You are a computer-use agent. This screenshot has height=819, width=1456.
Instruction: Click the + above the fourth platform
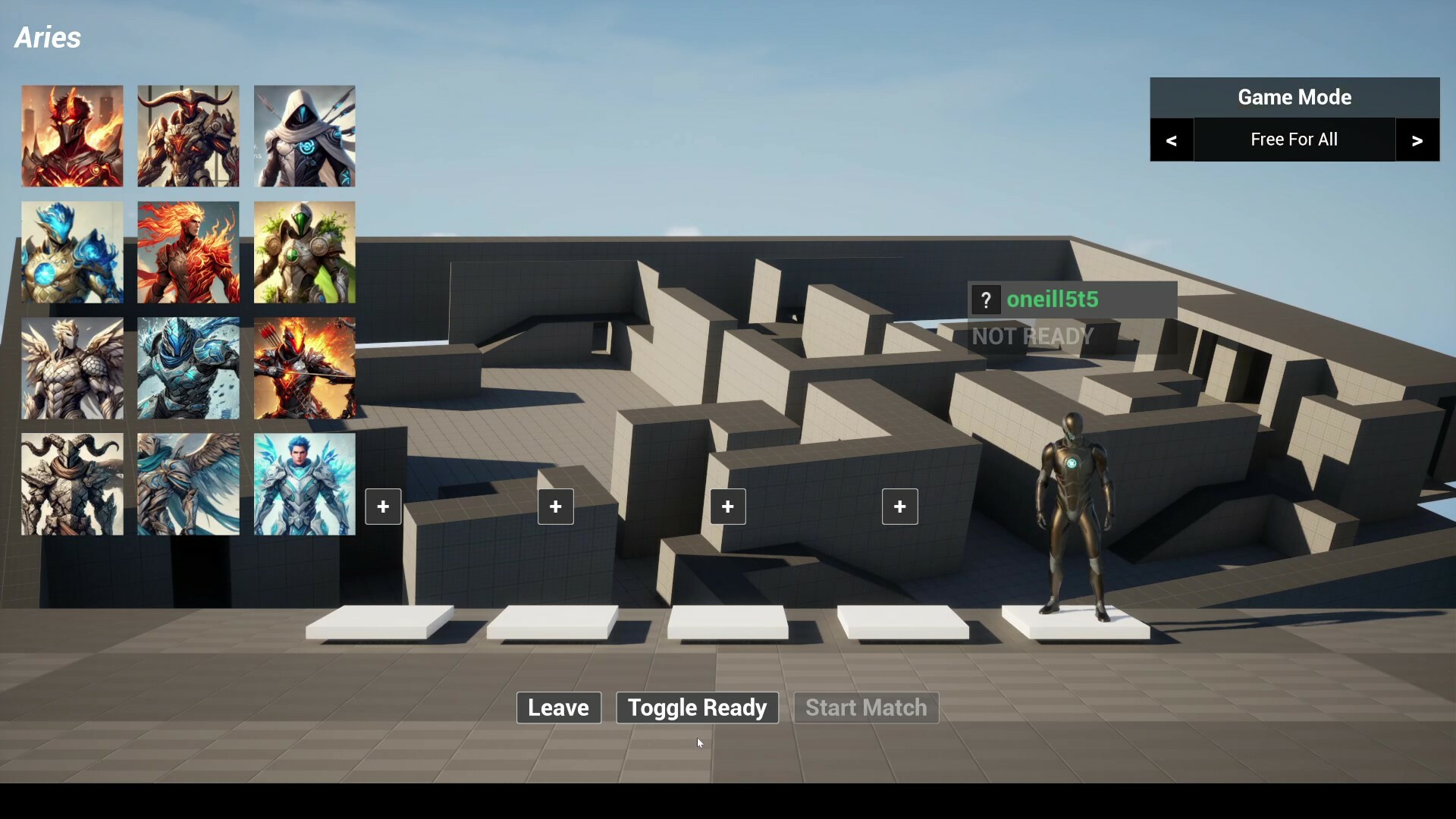point(899,507)
